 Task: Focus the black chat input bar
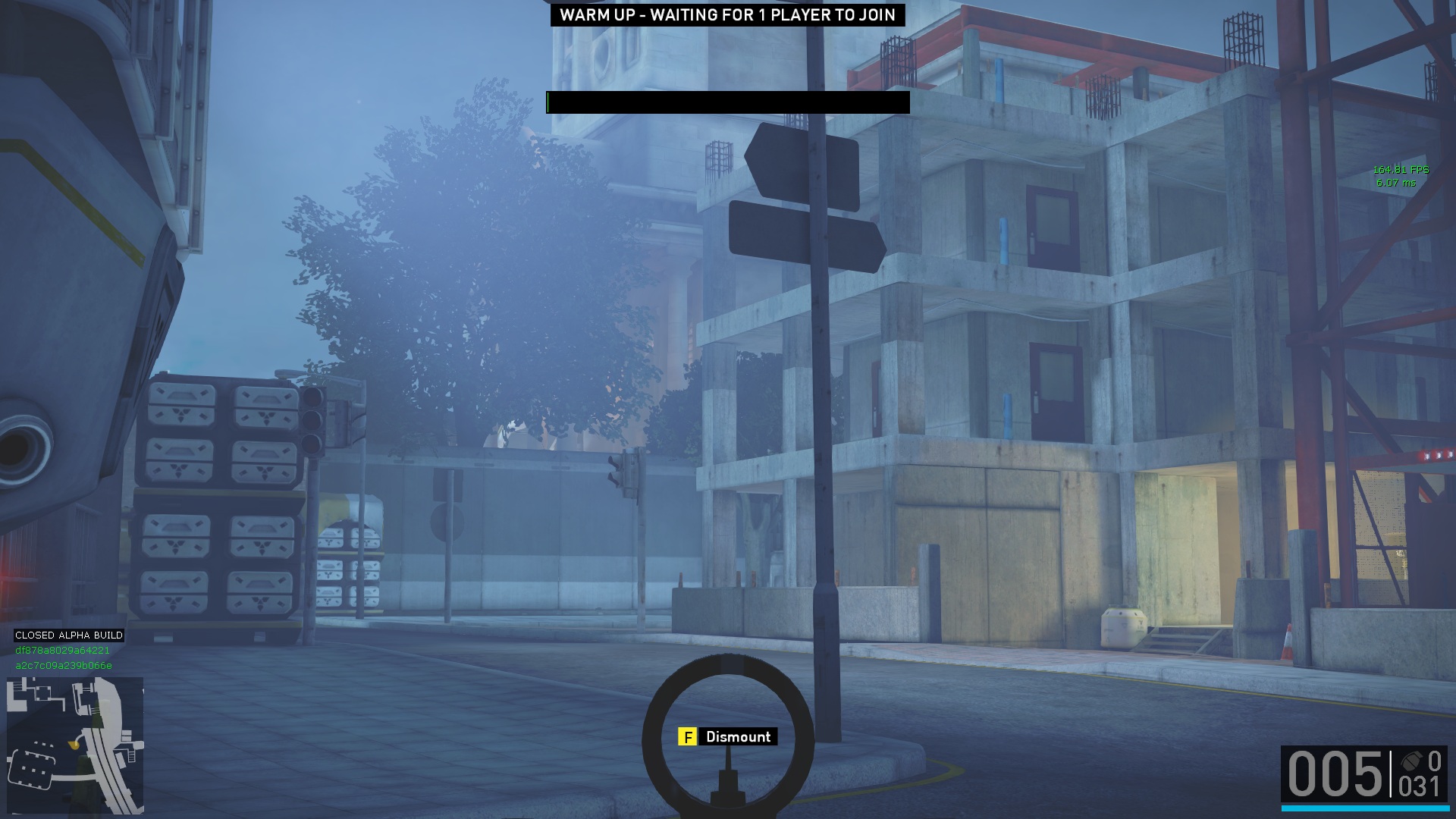pyautogui.click(x=727, y=102)
